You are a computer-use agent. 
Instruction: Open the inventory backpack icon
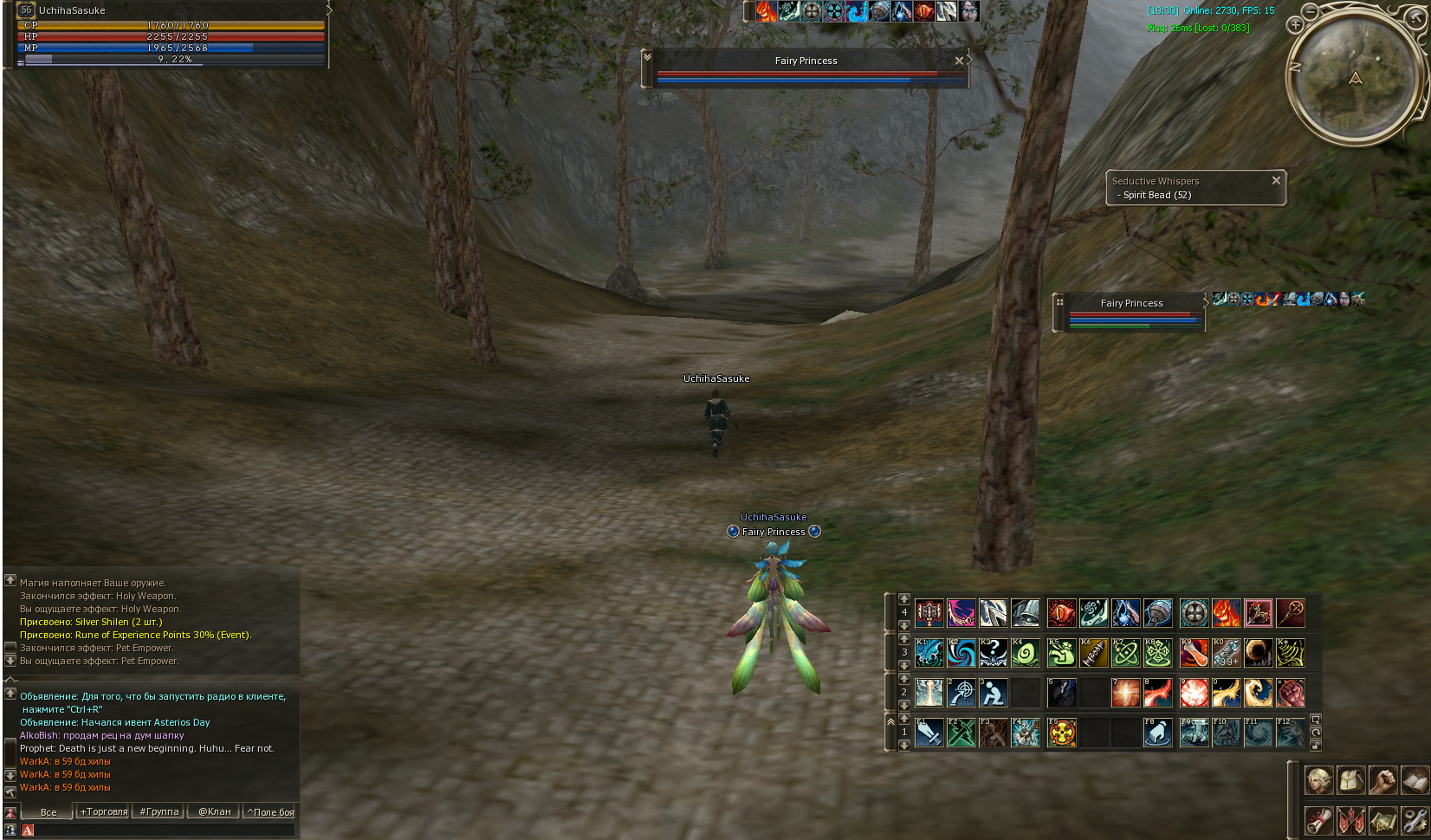point(1350,780)
